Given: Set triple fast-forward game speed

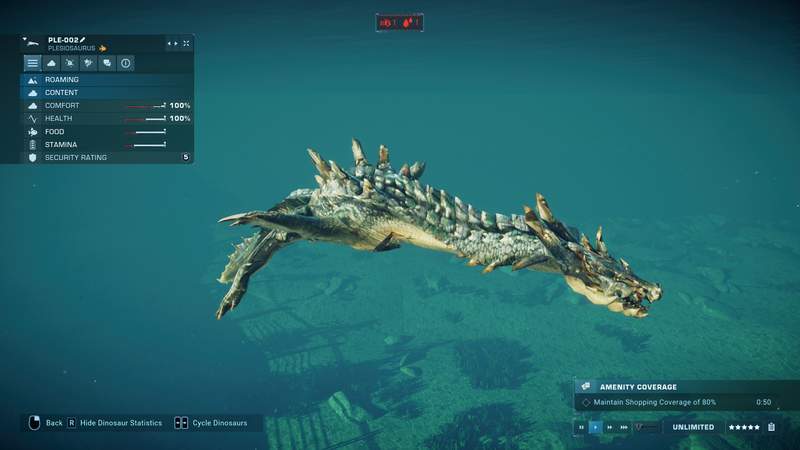Looking at the screenshot, I should [624, 427].
